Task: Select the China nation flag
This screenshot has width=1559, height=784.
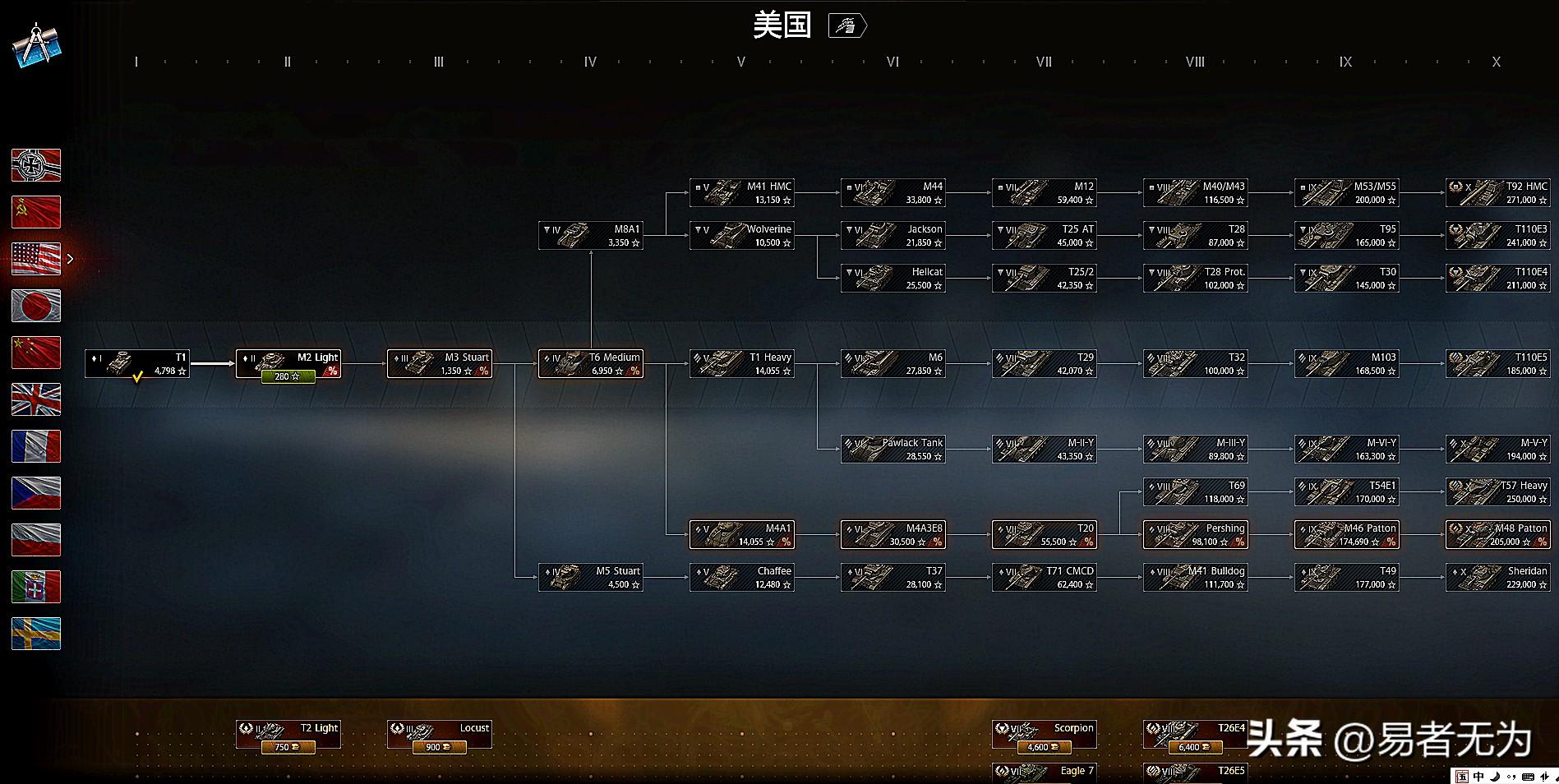Action: tap(35, 353)
